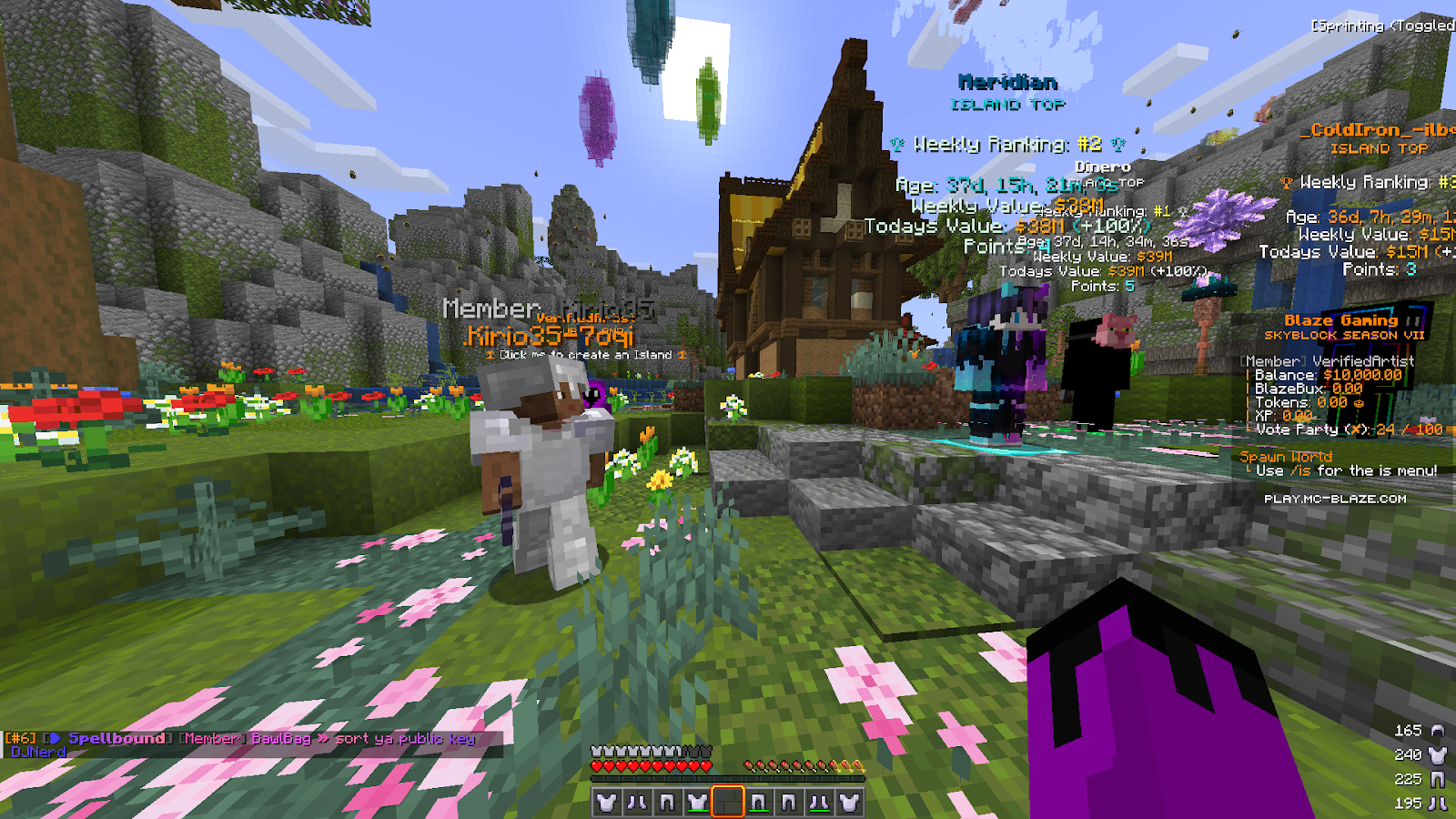The height and width of the screenshot is (819, 1456).
Task: Click the arrow icon beside the 240 counter
Action: click(x=1435, y=755)
